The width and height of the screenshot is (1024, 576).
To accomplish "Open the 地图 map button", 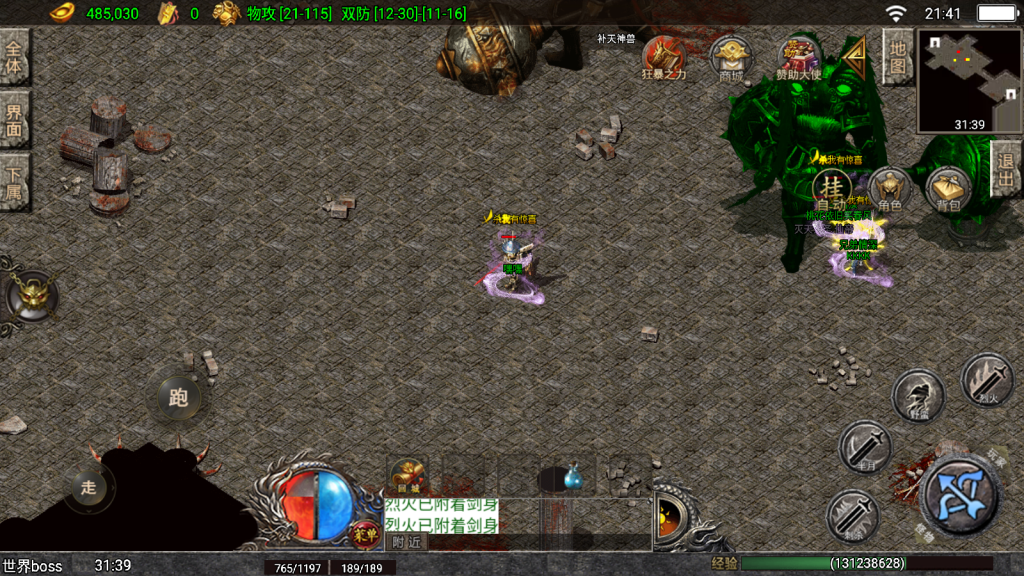I will point(897,58).
